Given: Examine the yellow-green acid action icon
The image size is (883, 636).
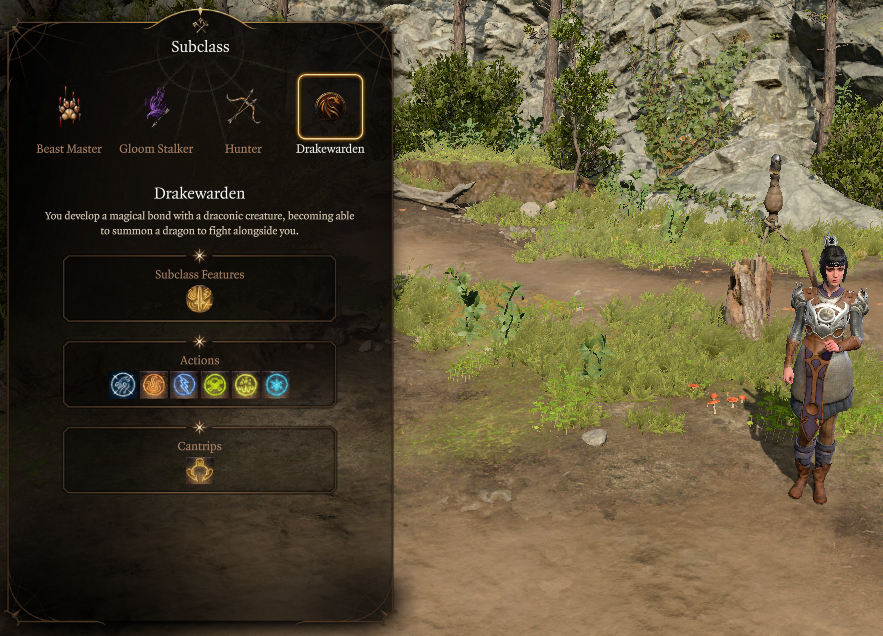Looking at the screenshot, I should point(245,385).
